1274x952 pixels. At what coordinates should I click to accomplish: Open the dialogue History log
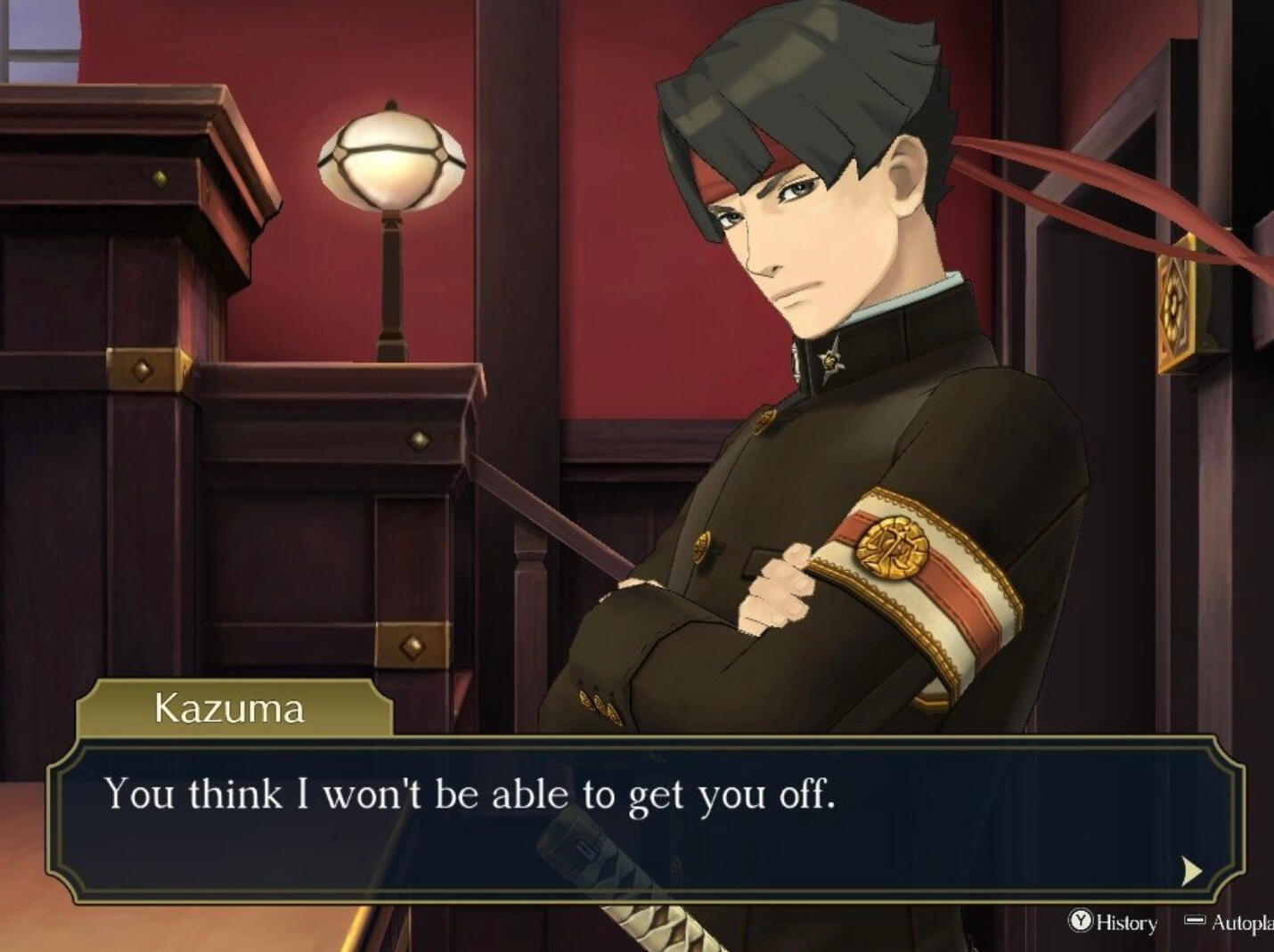(x=1114, y=922)
